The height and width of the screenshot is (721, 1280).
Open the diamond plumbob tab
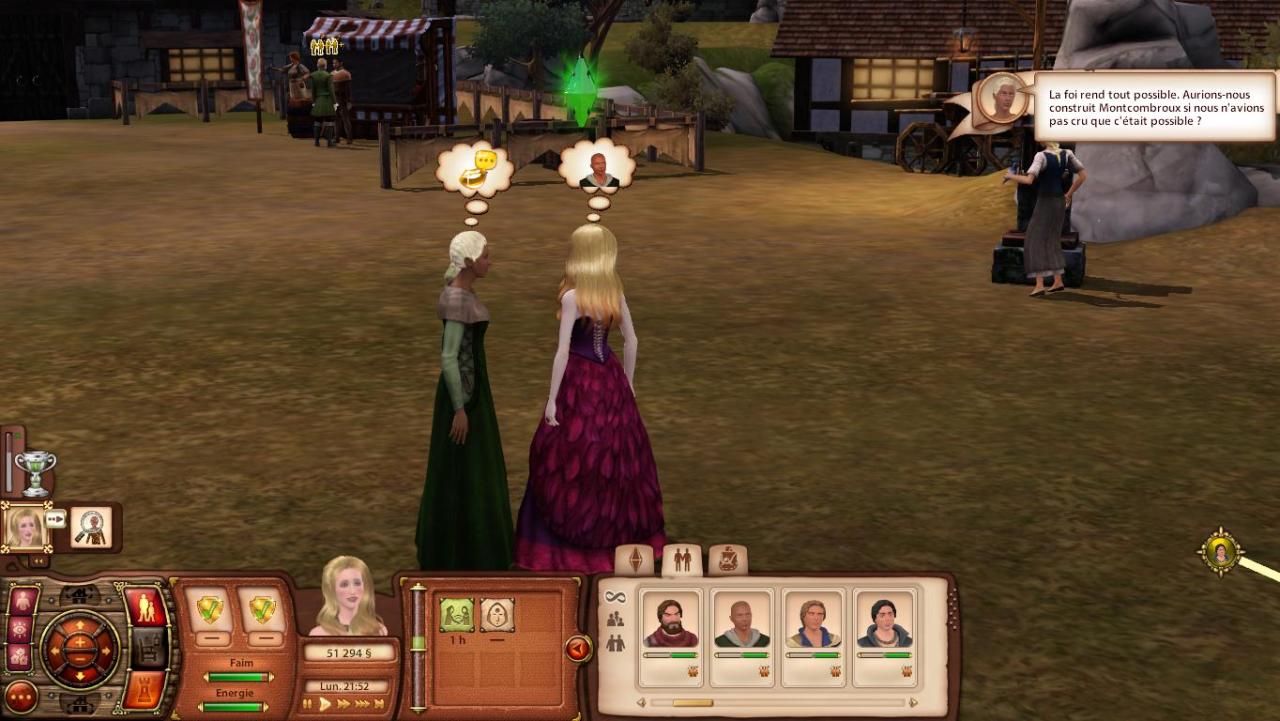point(635,560)
